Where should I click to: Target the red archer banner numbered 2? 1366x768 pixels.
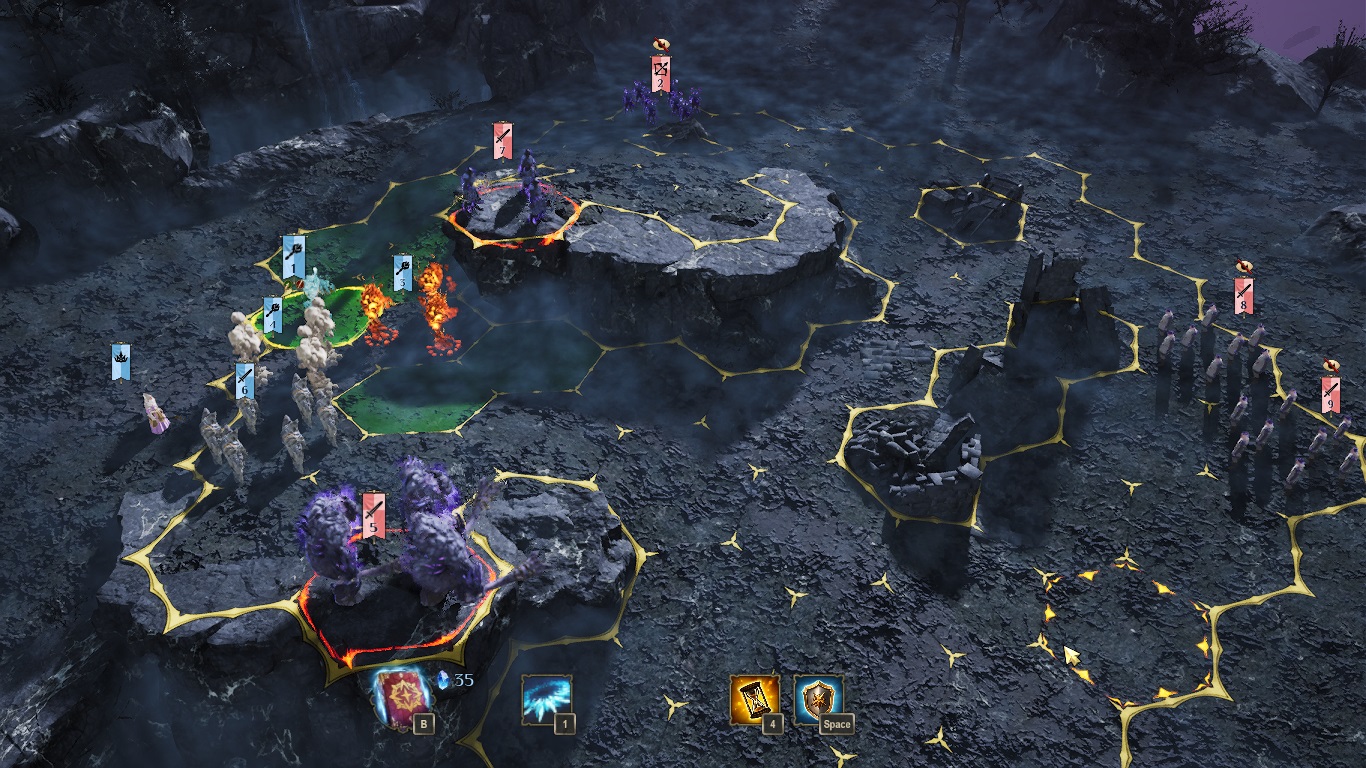660,74
